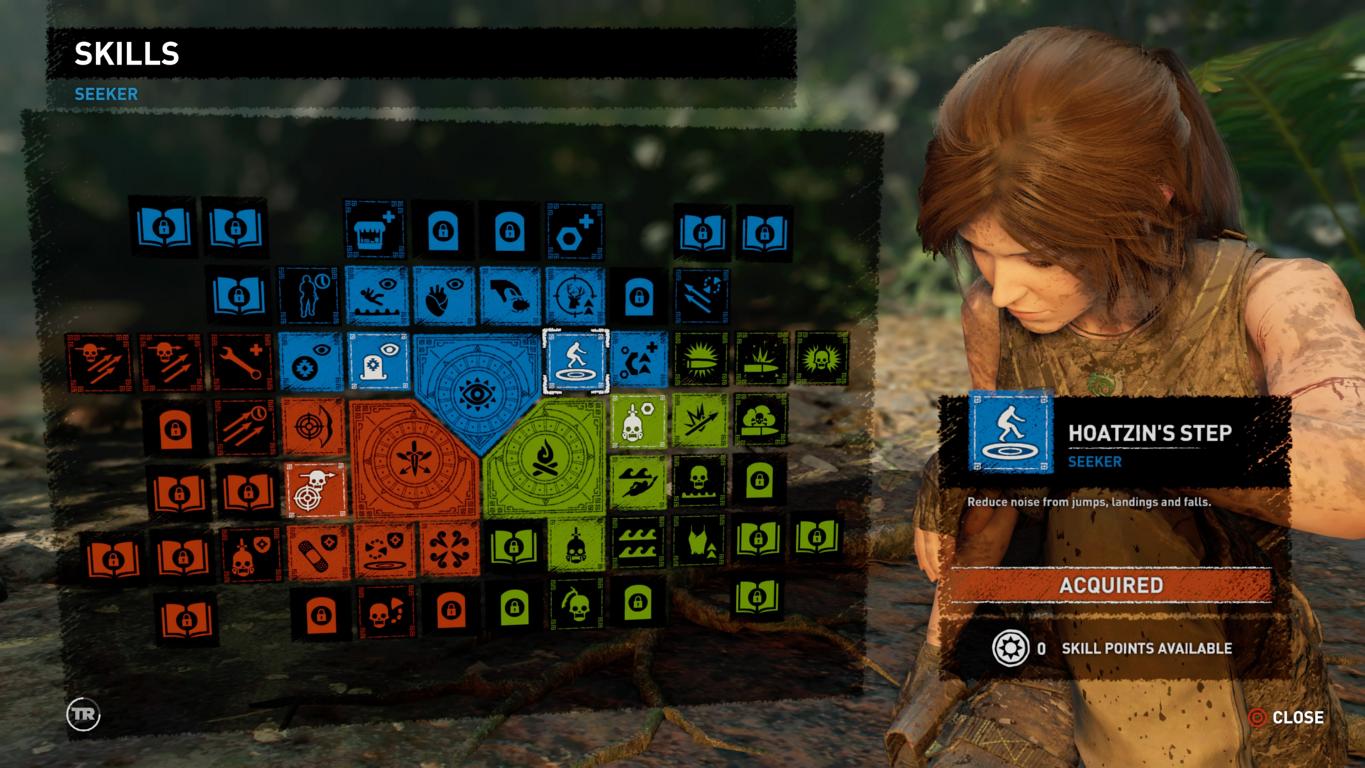Choose the green exploding arrow skill
Screen dimensions: 1365x768
[700, 420]
